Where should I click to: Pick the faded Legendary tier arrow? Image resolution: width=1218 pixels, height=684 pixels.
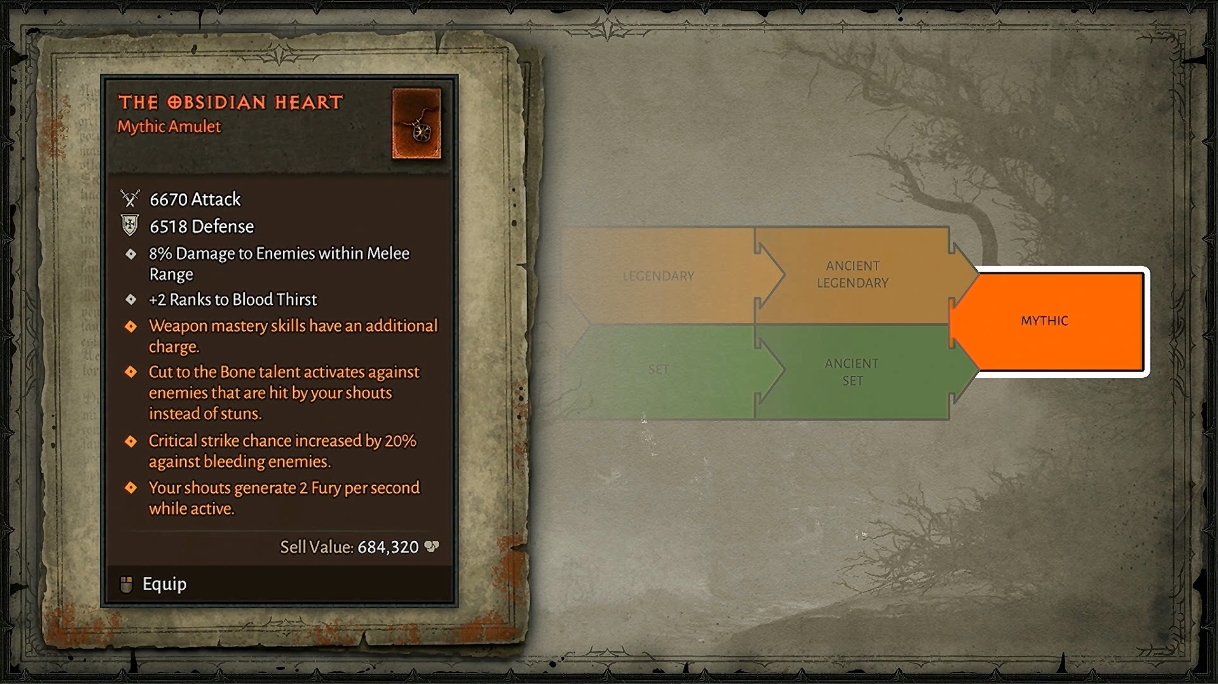[x=658, y=276]
